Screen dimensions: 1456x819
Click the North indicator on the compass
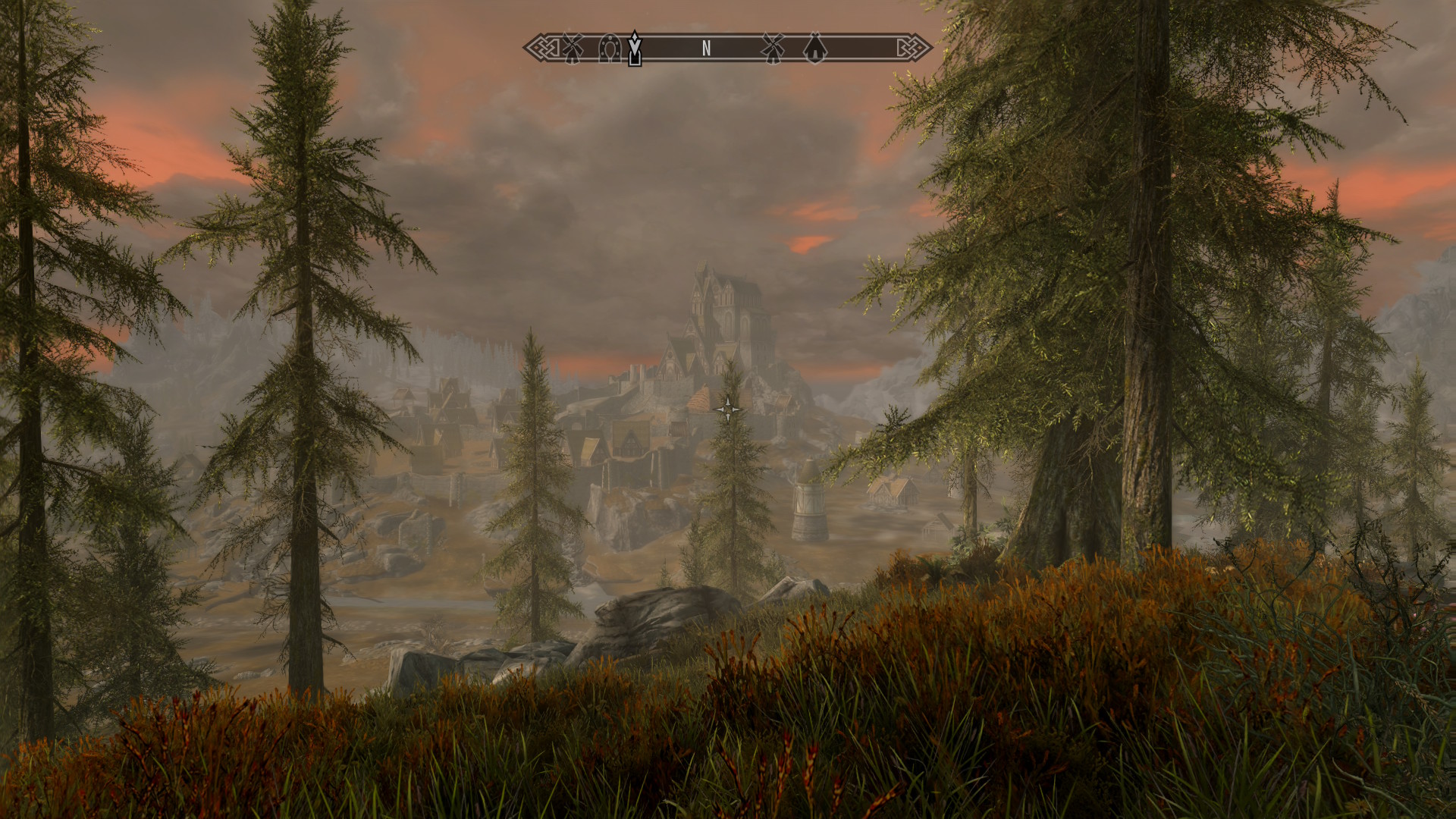[x=706, y=49]
